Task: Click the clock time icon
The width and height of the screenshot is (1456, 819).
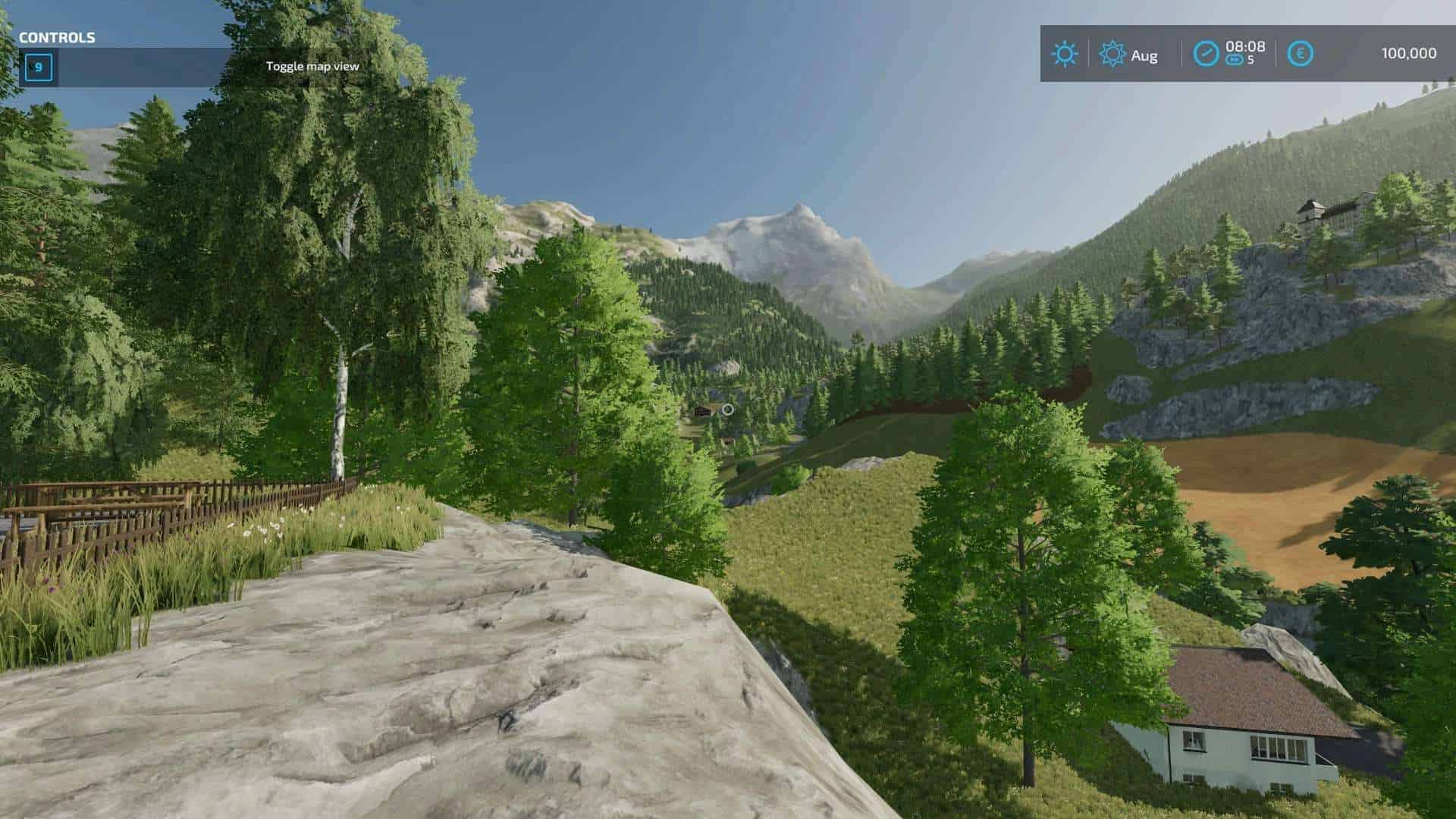Action: 1206,54
